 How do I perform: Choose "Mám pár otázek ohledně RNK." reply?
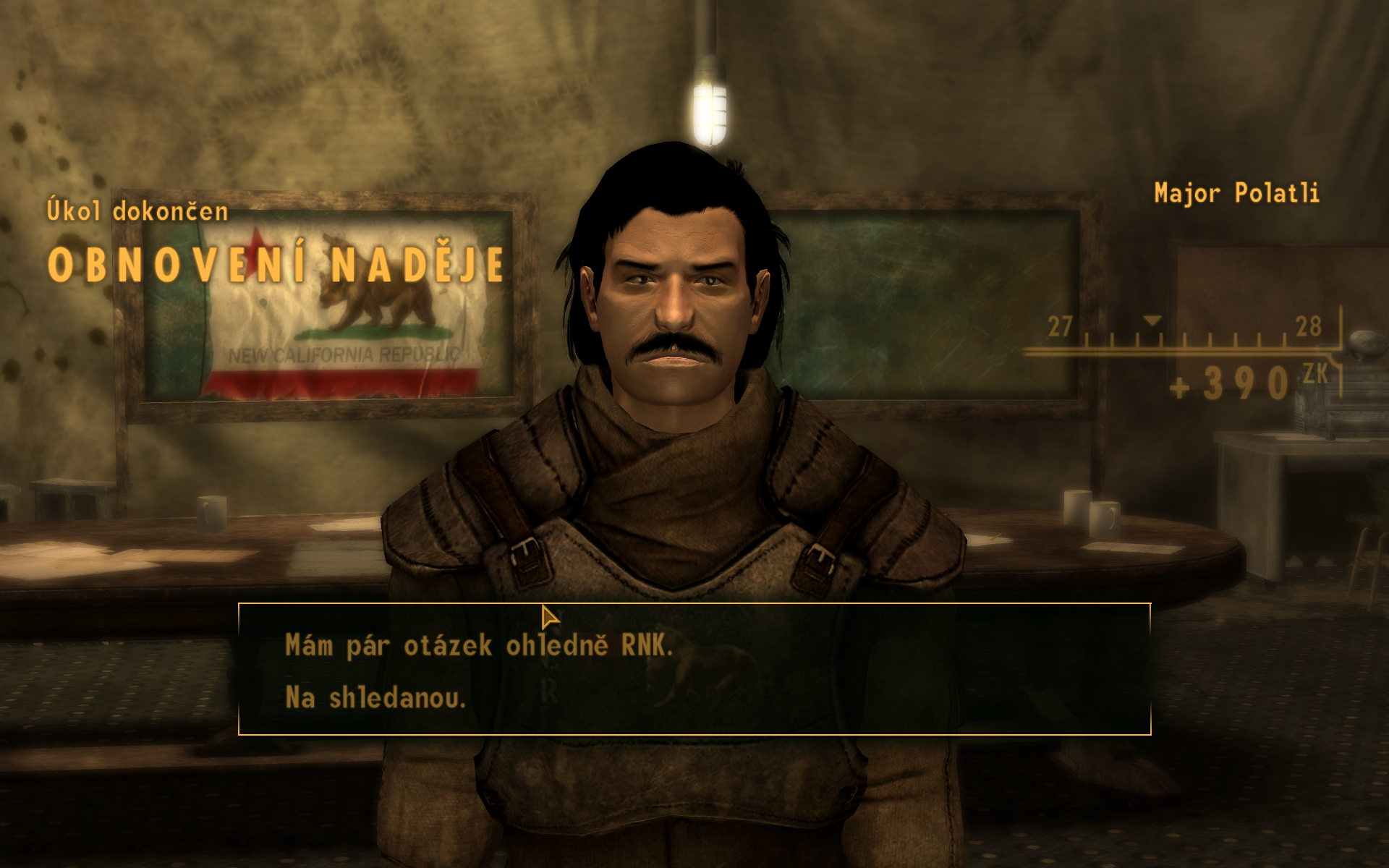click(479, 645)
